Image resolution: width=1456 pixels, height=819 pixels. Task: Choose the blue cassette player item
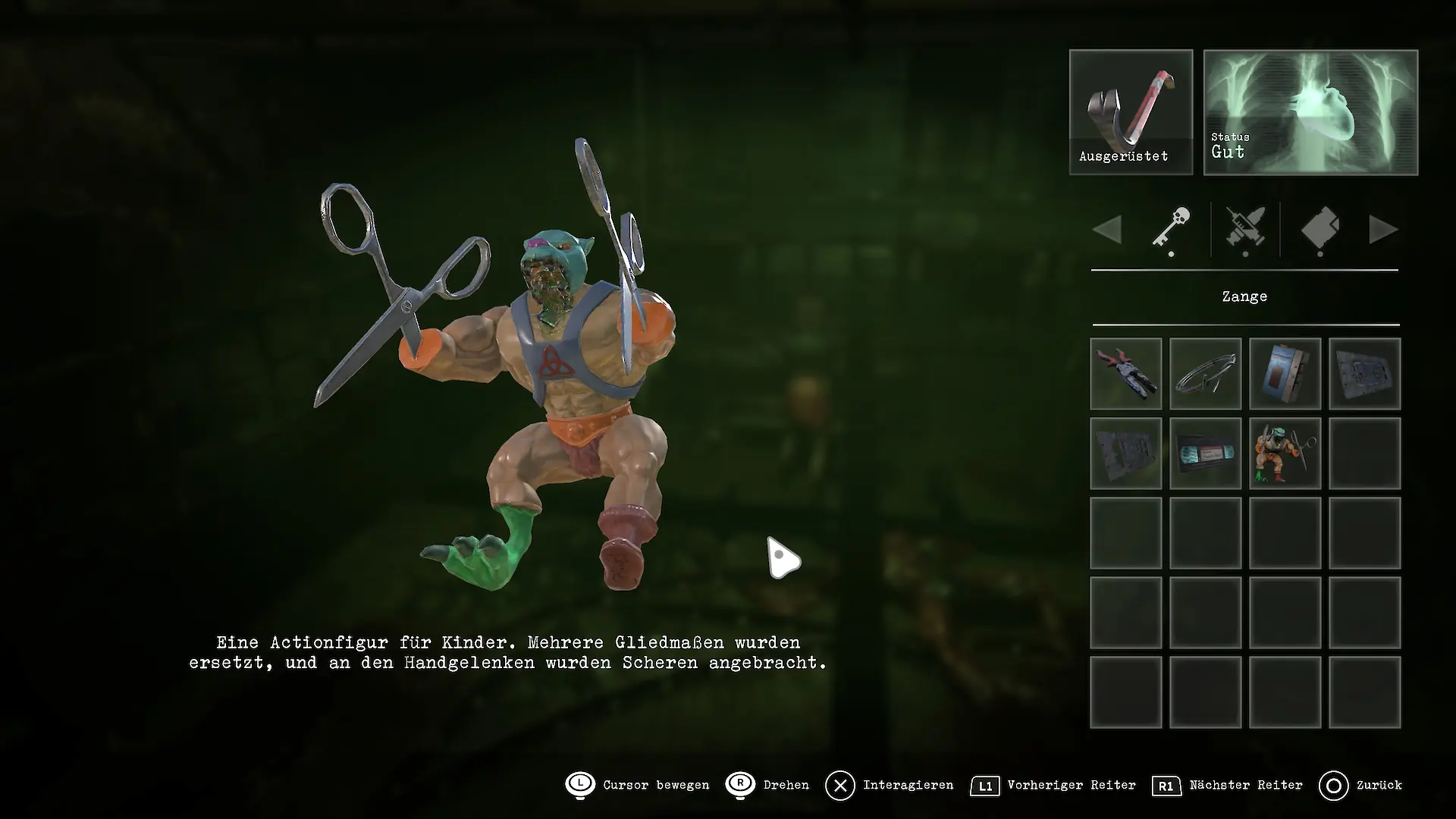pyautogui.click(x=1285, y=374)
